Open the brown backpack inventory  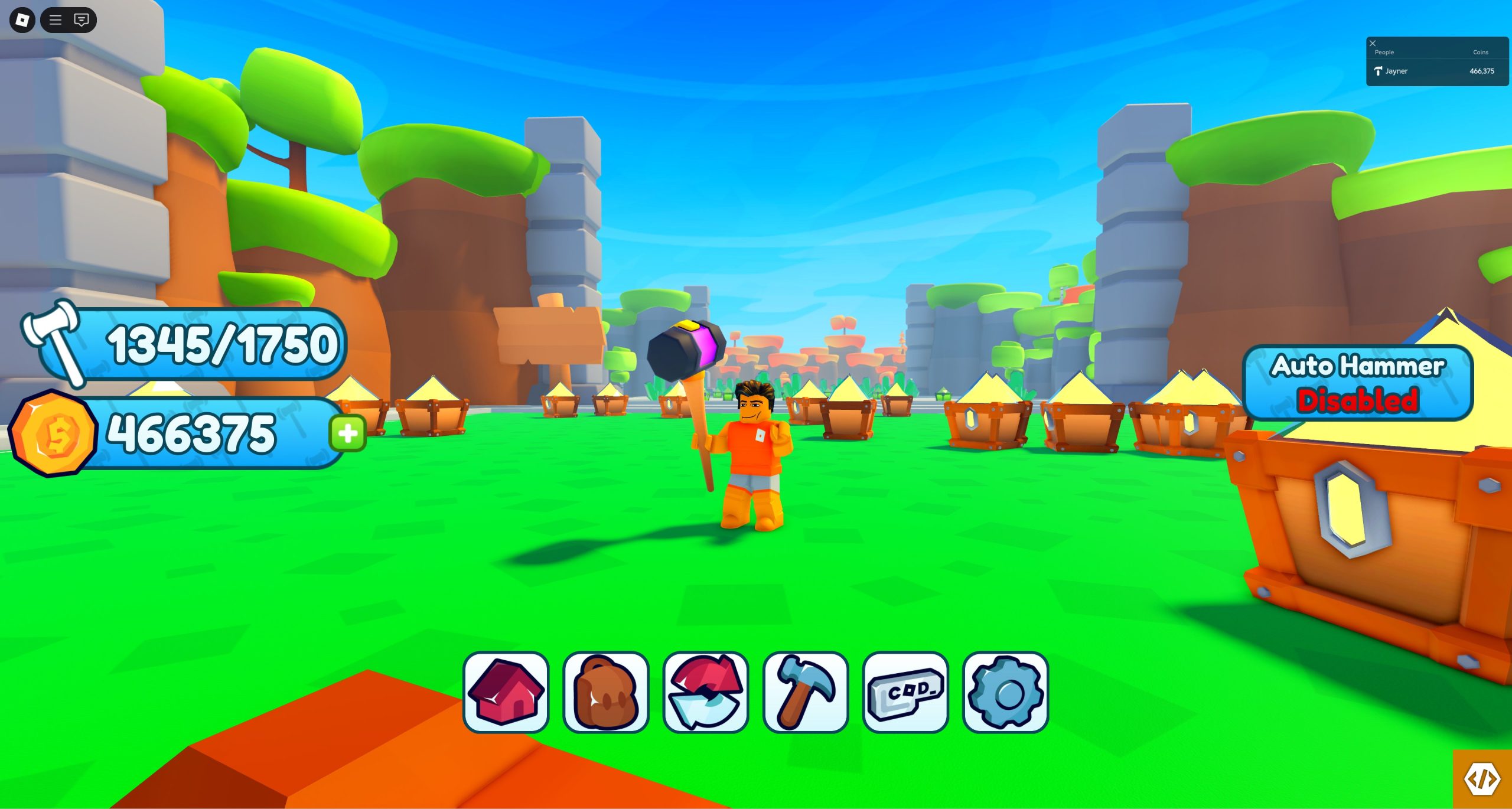pyautogui.click(x=606, y=691)
